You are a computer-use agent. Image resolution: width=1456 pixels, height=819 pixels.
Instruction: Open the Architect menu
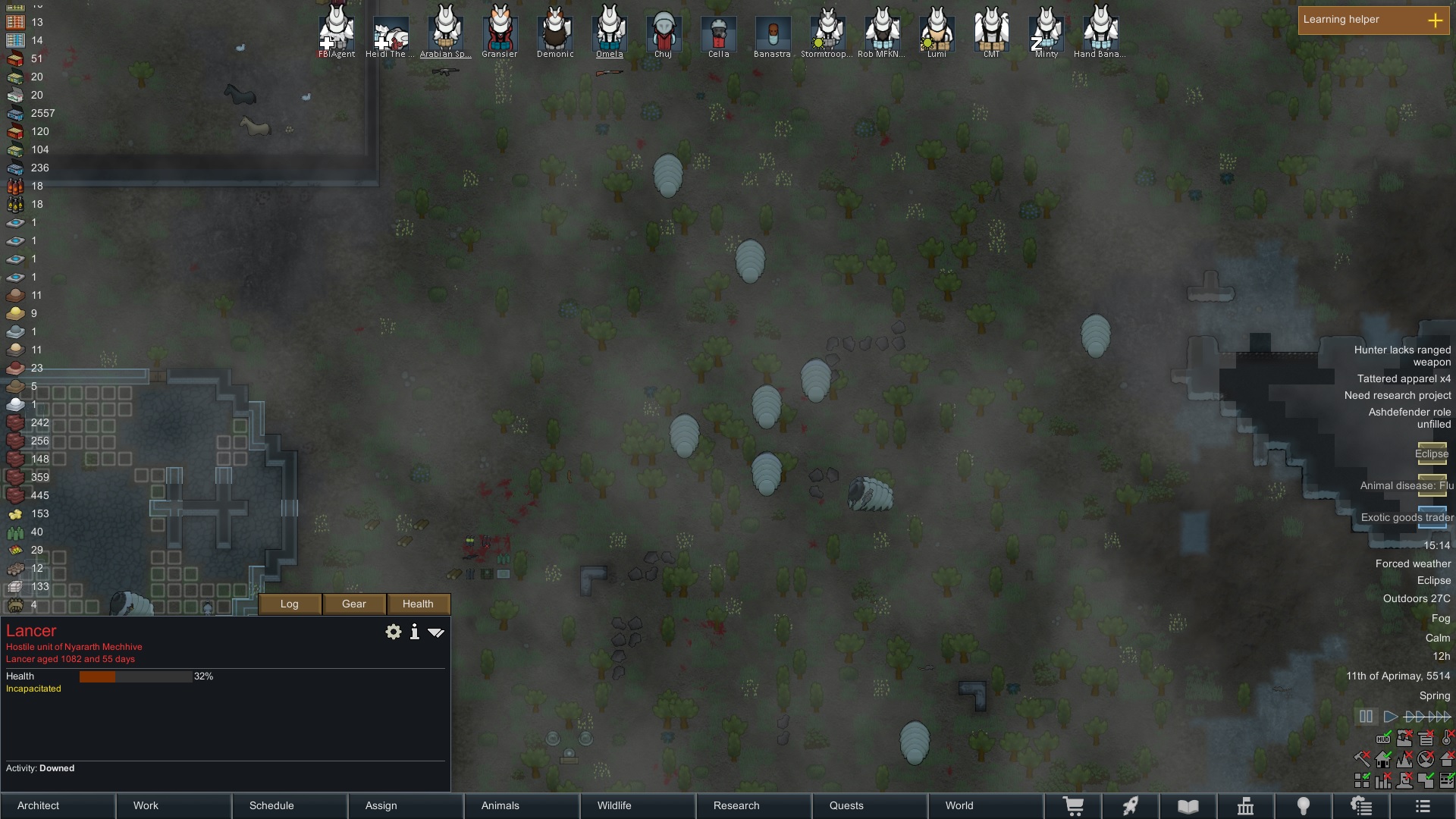(58, 805)
